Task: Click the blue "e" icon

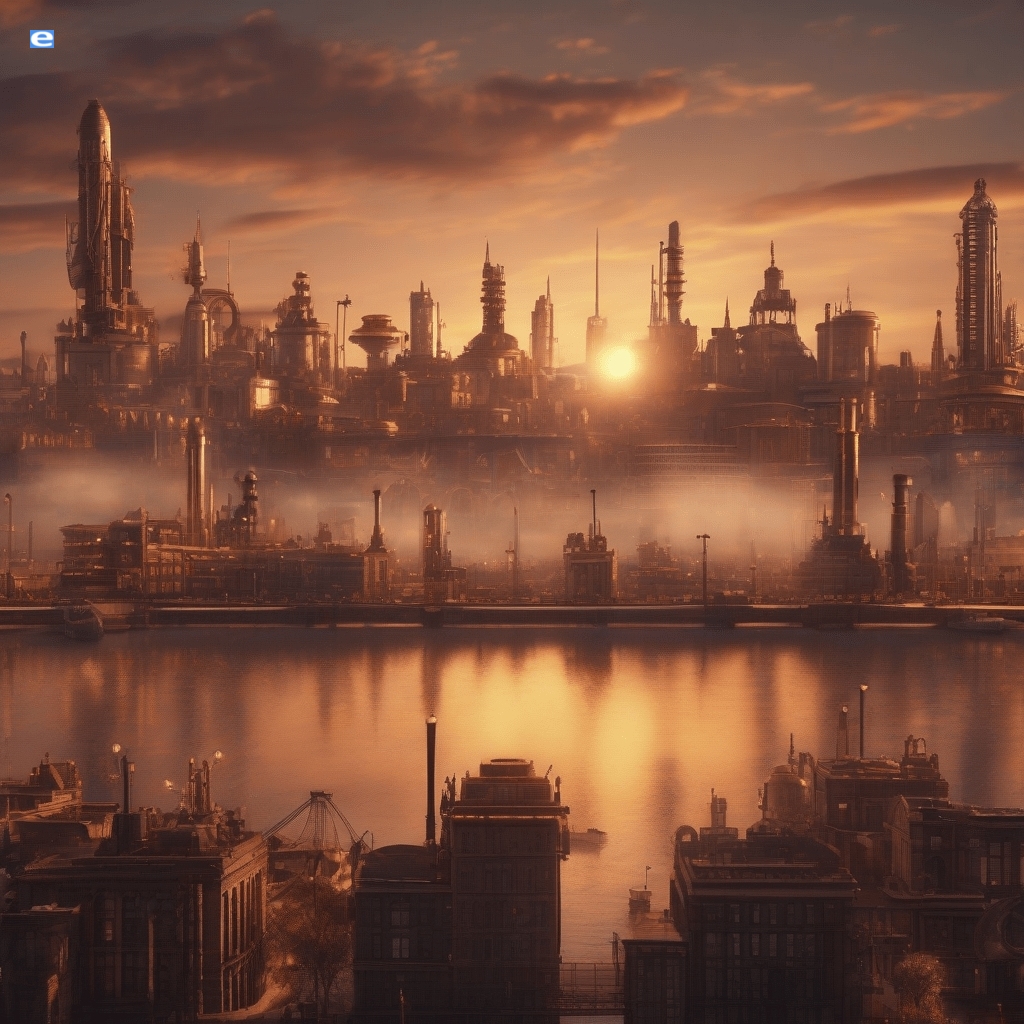Action: point(42,39)
